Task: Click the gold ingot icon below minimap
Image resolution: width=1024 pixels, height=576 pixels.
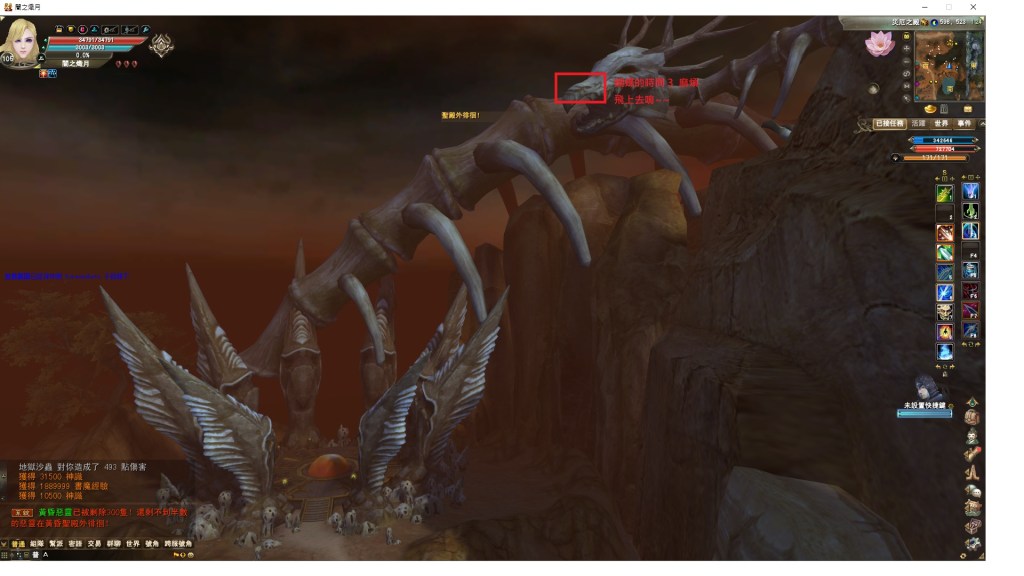Action: [x=930, y=108]
